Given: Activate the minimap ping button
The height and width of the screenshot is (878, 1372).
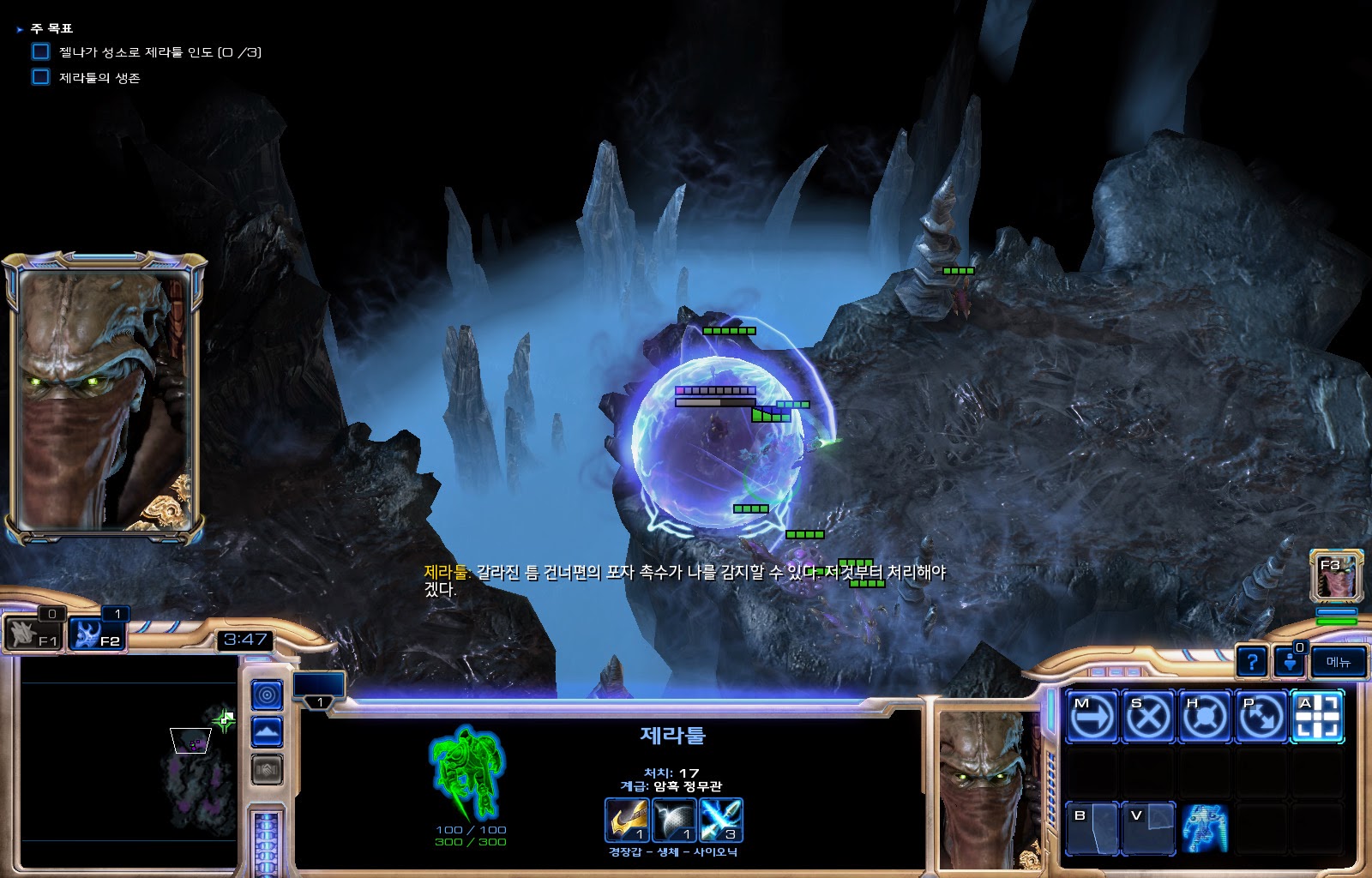Looking at the screenshot, I should click(267, 695).
